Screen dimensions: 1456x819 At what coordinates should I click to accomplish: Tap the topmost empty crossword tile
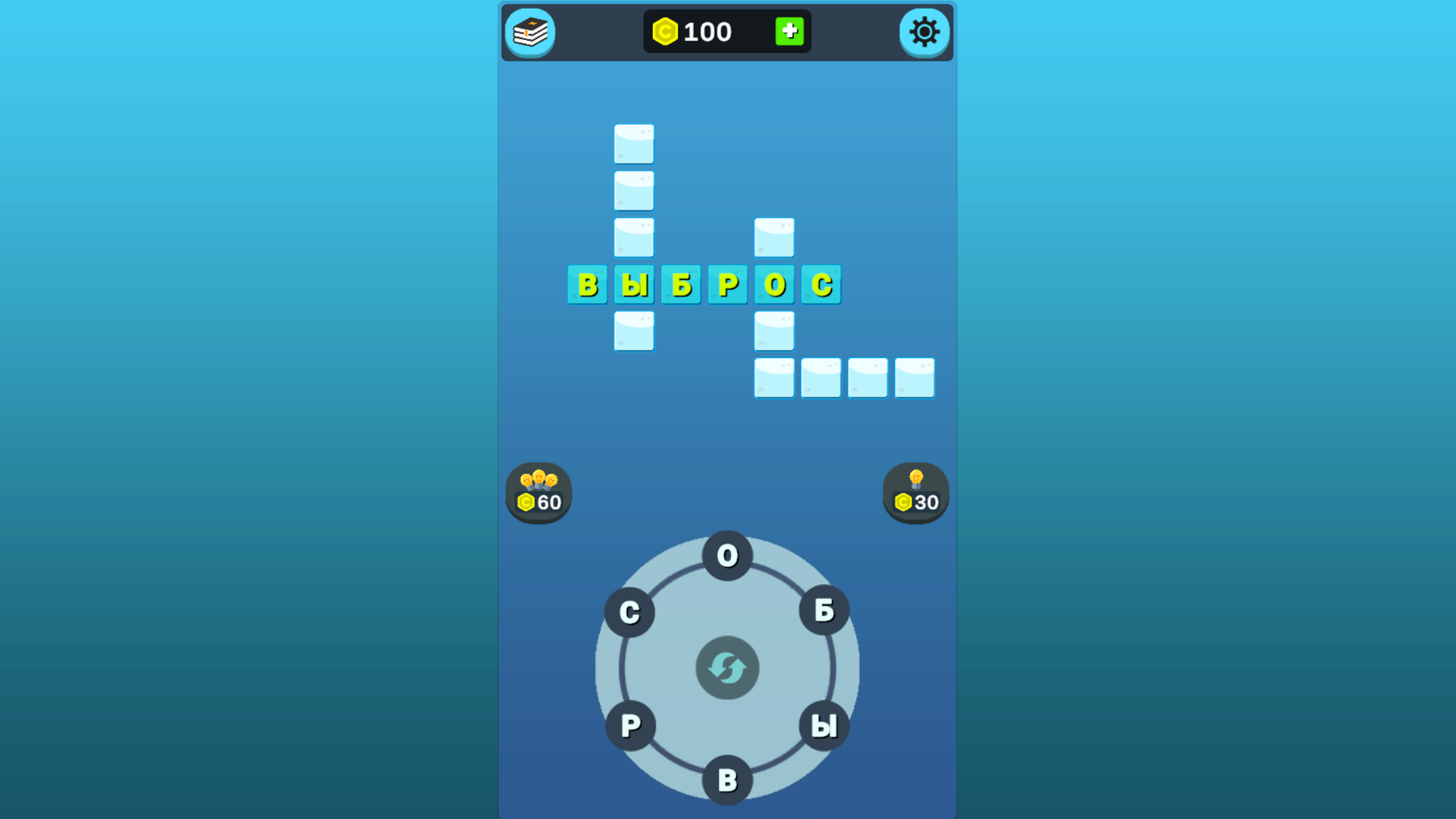coord(634,145)
